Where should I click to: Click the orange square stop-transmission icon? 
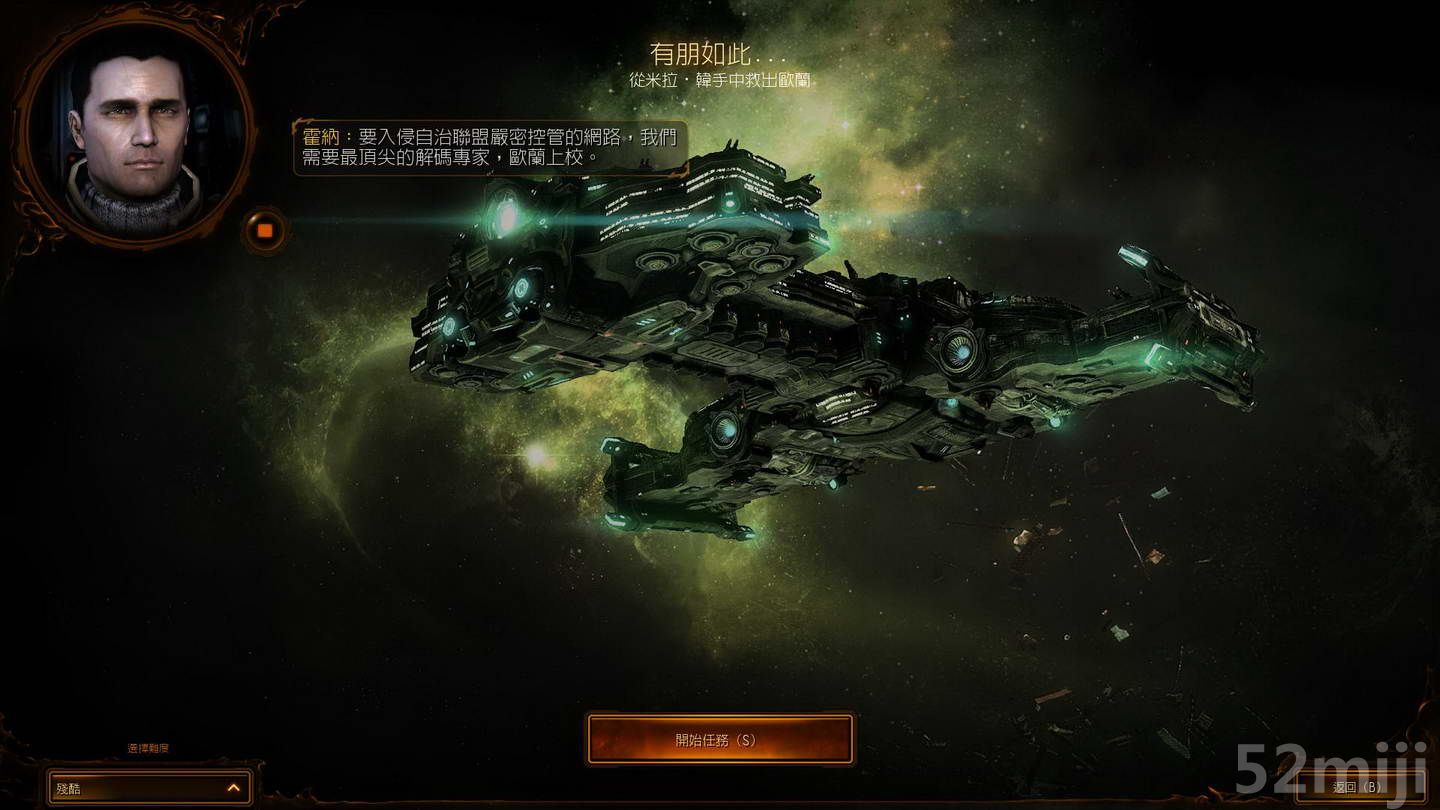coord(263,229)
